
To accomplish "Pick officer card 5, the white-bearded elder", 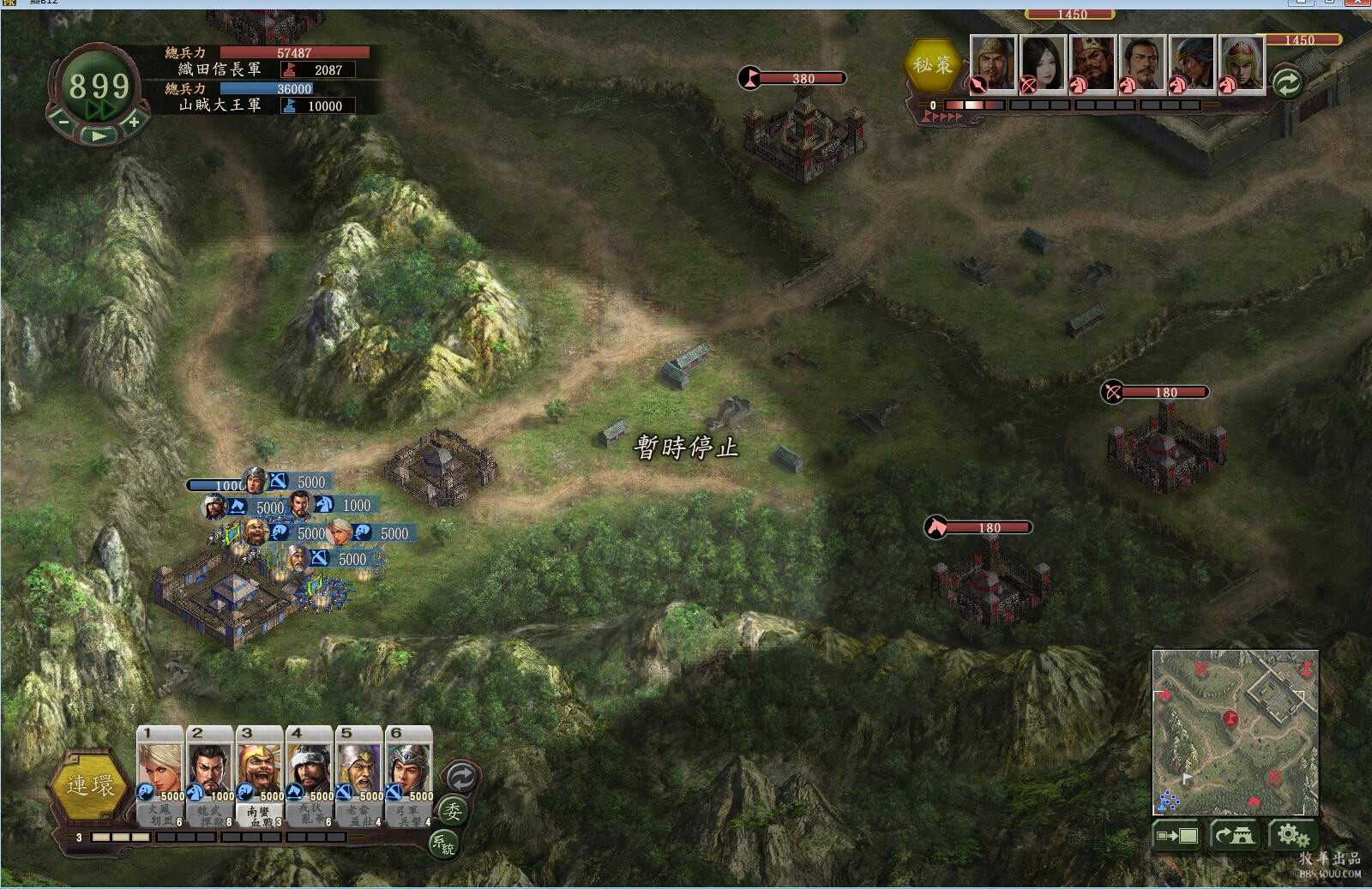I will click(359, 774).
